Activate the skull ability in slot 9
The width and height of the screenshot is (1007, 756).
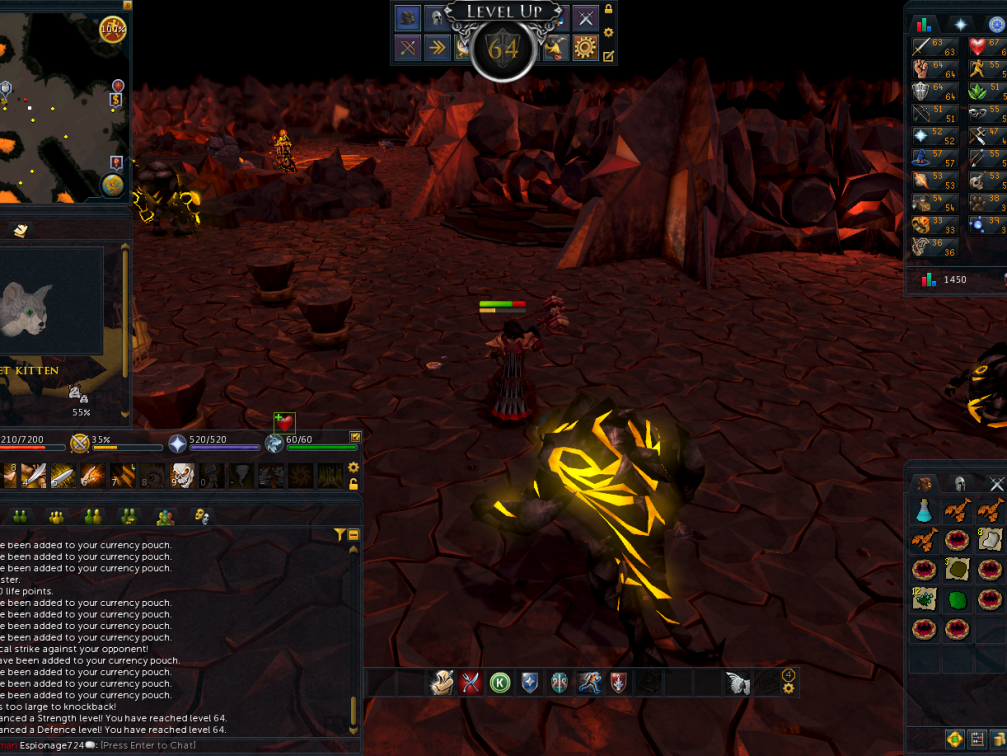pyautogui.click(x=181, y=475)
